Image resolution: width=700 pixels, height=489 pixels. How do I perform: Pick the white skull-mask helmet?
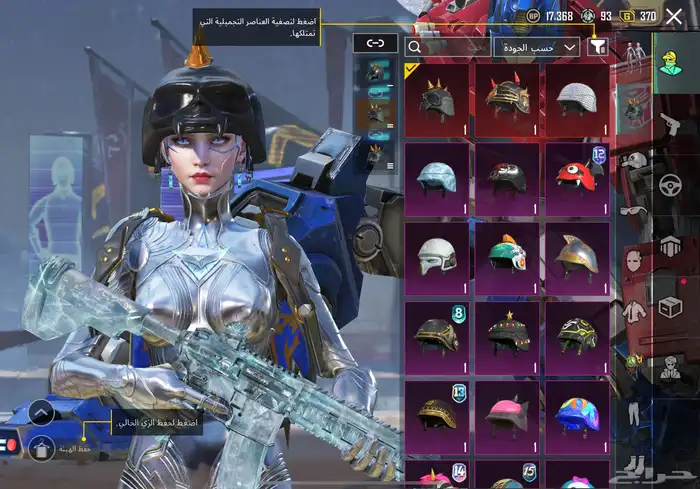(437, 255)
